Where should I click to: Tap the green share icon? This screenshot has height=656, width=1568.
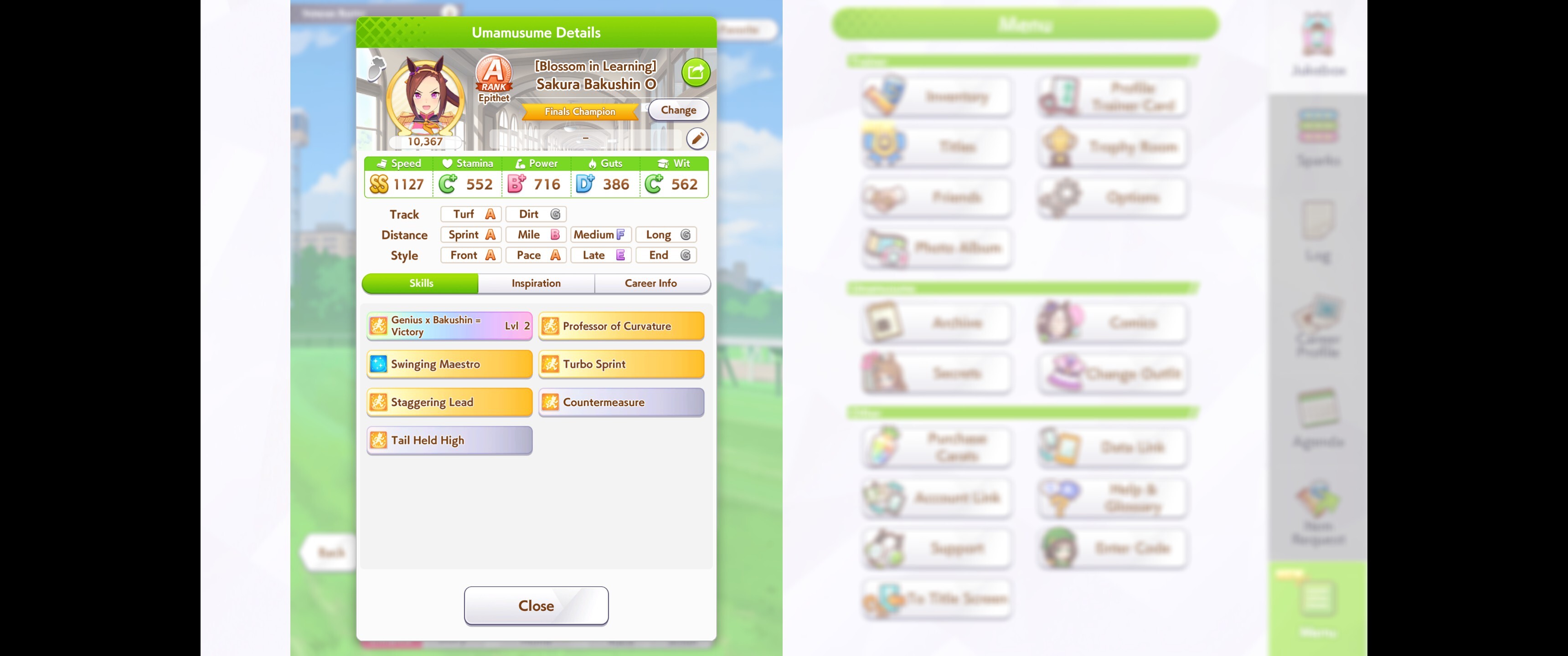695,72
